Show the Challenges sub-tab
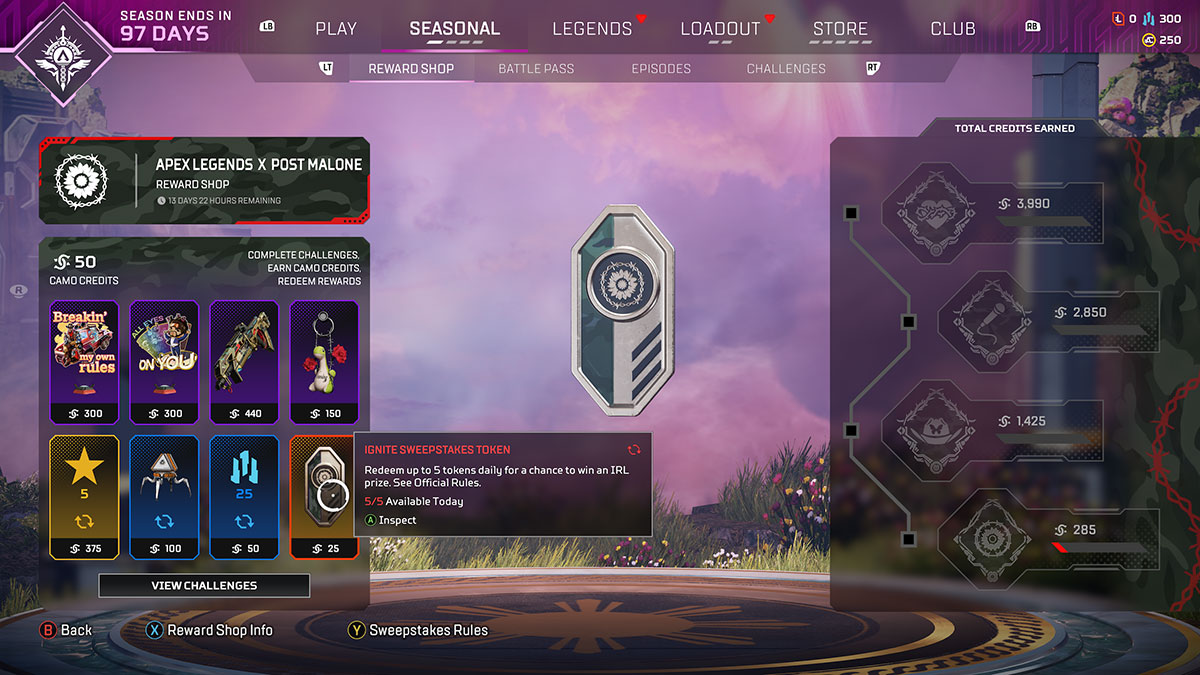Viewport: 1200px width, 675px height. pos(786,68)
